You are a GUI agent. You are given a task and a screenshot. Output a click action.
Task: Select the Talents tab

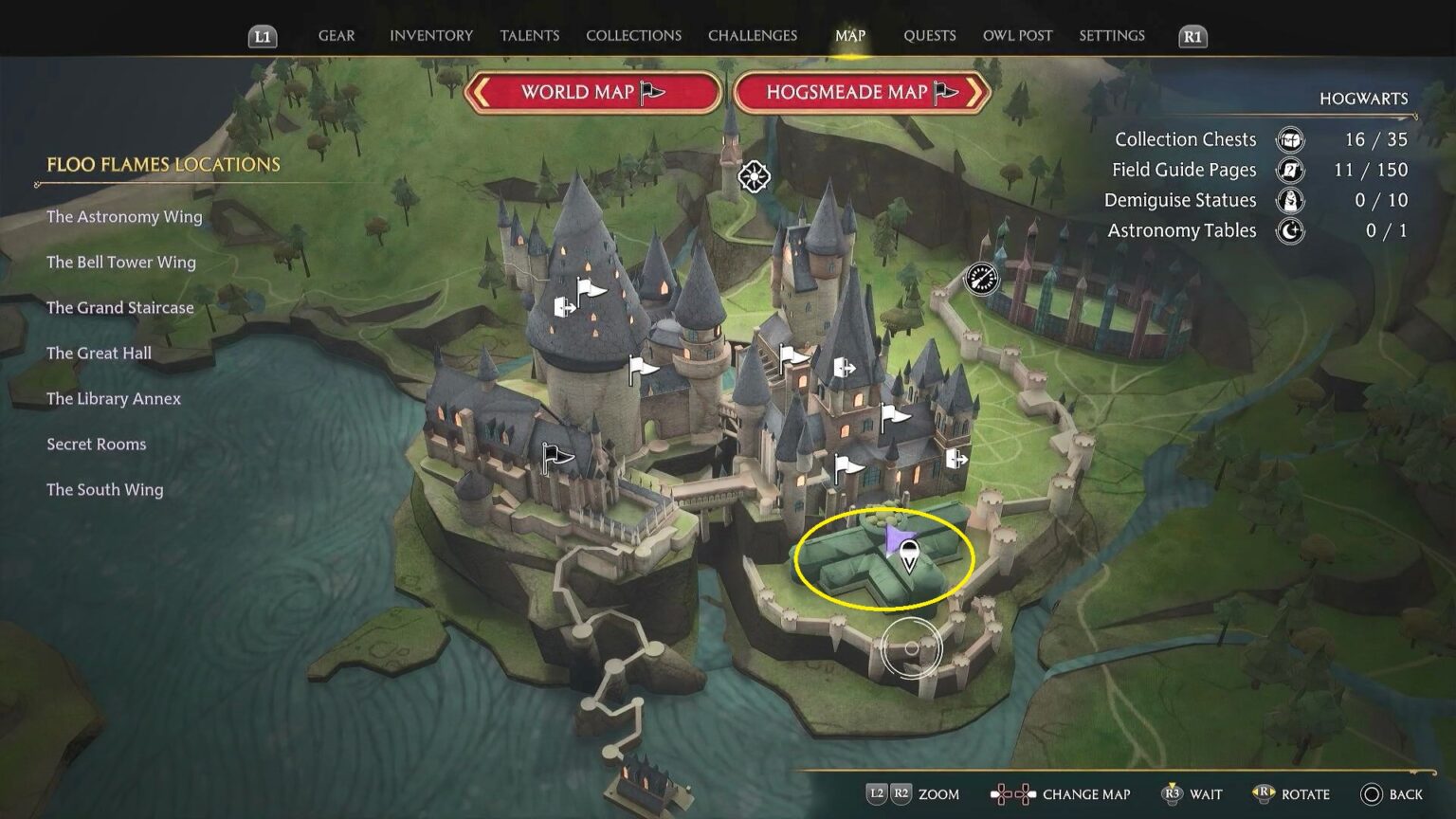529,36
